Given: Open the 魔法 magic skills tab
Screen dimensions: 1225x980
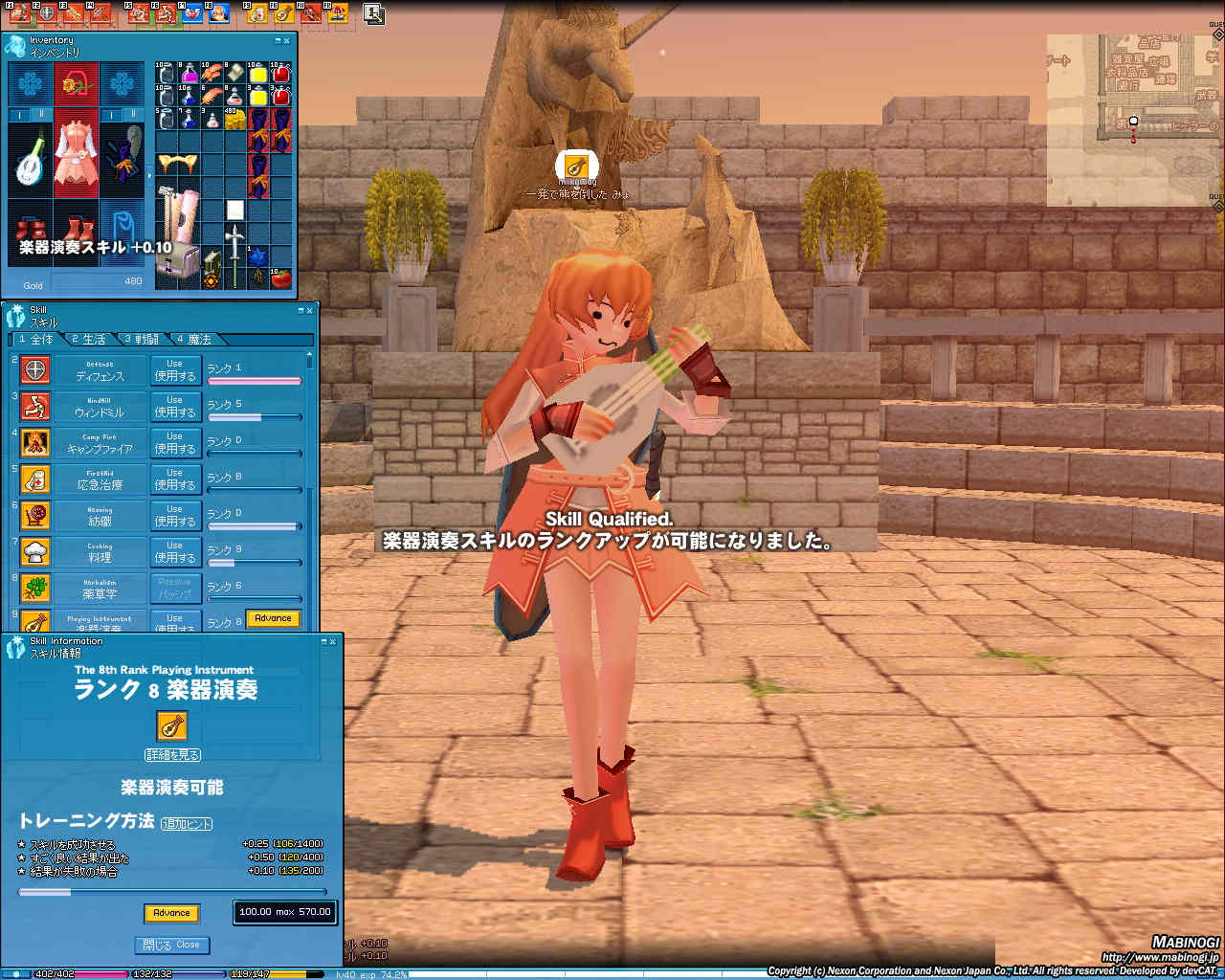Looking at the screenshot, I should pos(192,340).
